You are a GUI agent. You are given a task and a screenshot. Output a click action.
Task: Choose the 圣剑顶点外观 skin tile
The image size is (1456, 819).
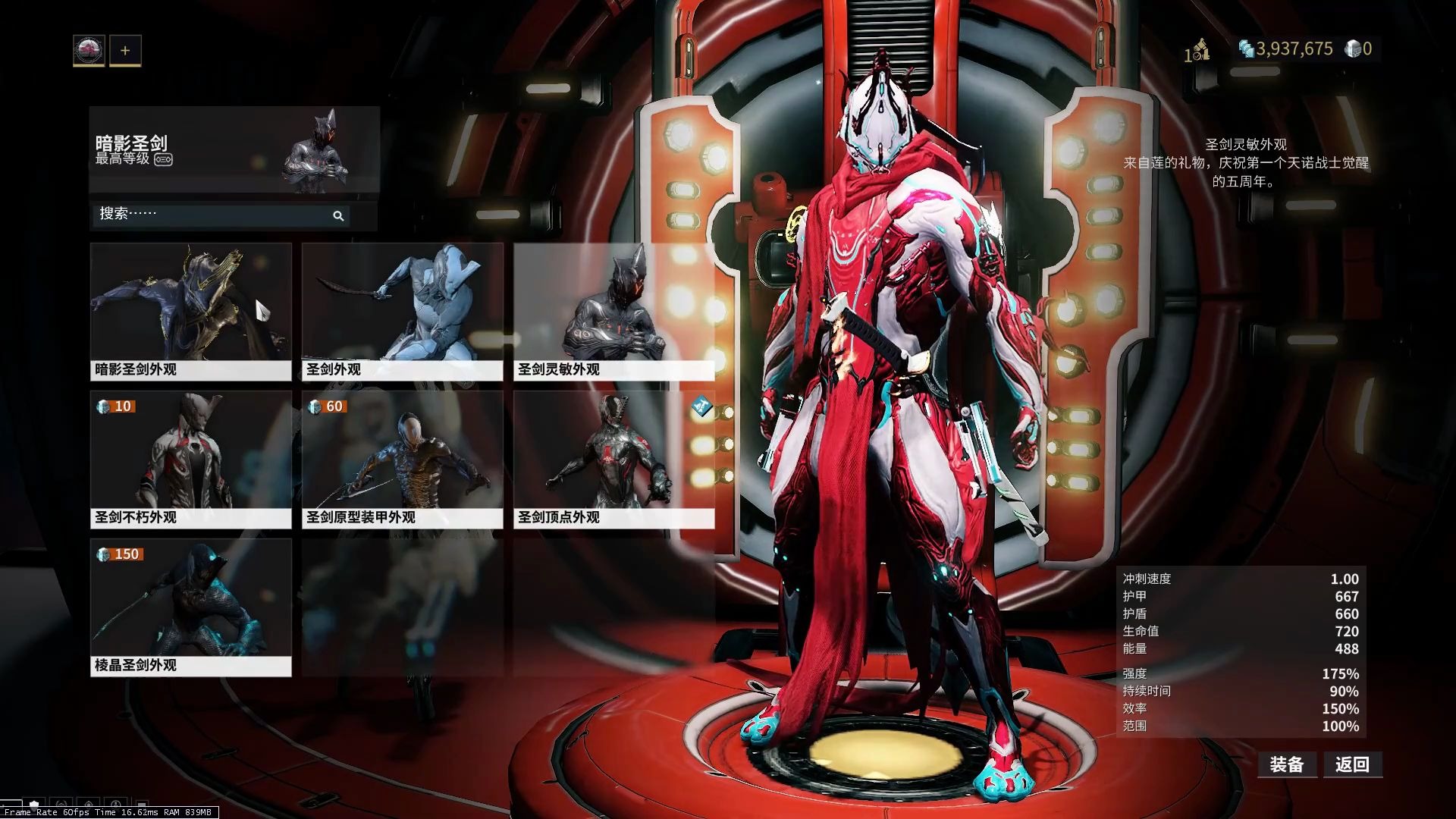[613, 459]
